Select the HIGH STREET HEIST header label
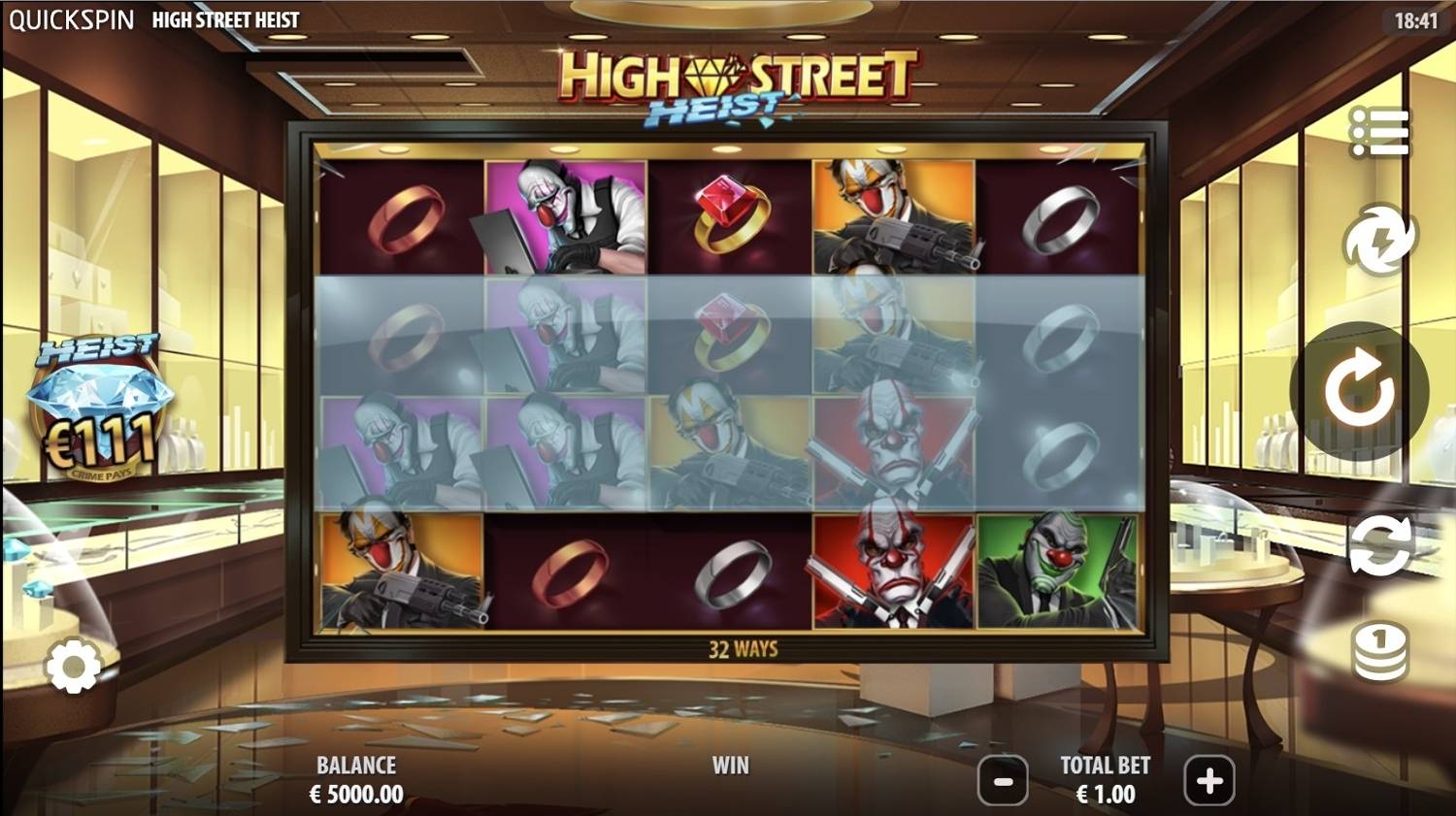This screenshot has width=1456, height=816. tap(225, 18)
